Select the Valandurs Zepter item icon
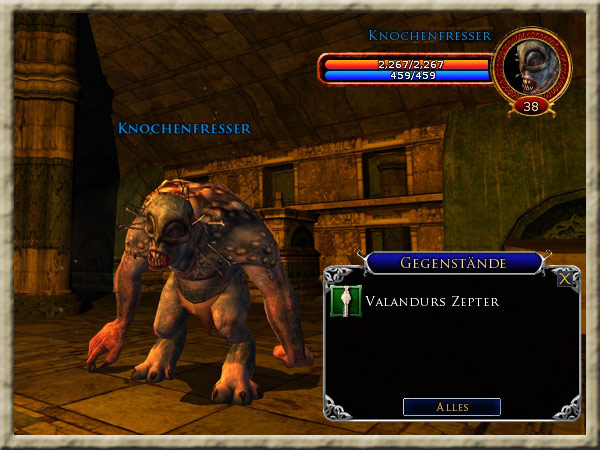This screenshot has width=600, height=450. click(x=344, y=301)
